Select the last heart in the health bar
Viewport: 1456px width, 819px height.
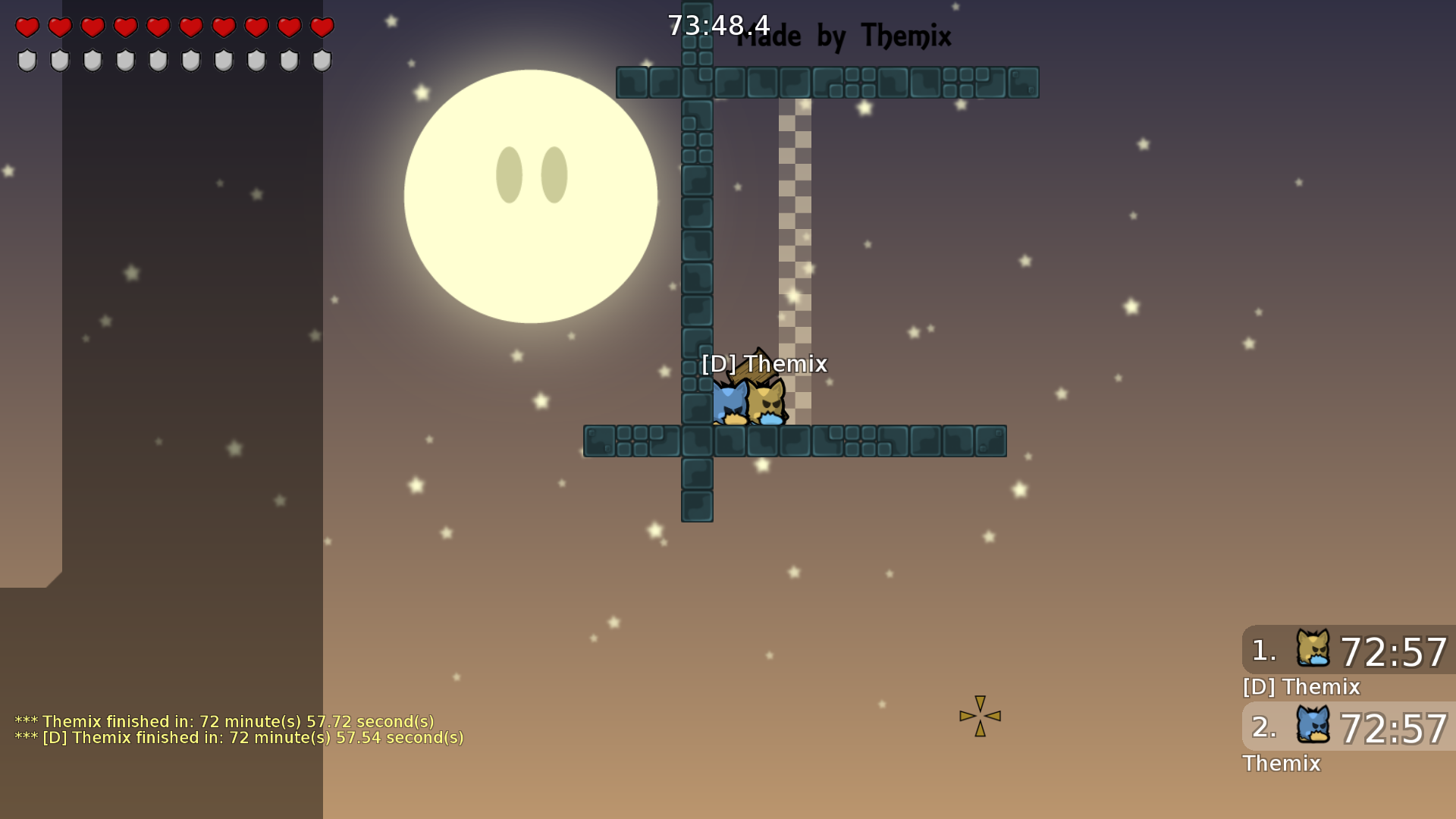tap(321, 27)
